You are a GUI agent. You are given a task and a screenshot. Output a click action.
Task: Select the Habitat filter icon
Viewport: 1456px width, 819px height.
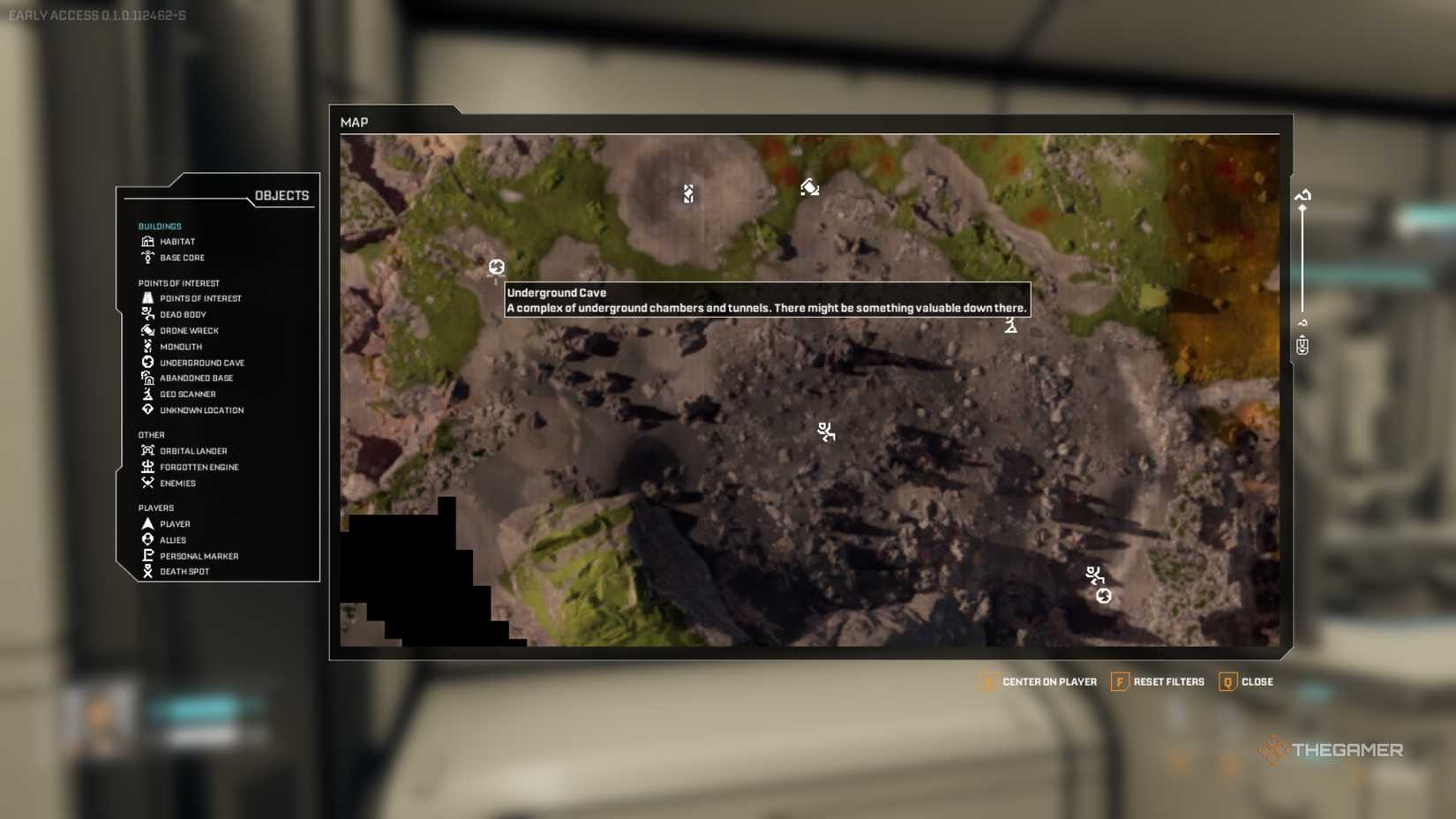(x=149, y=241)
